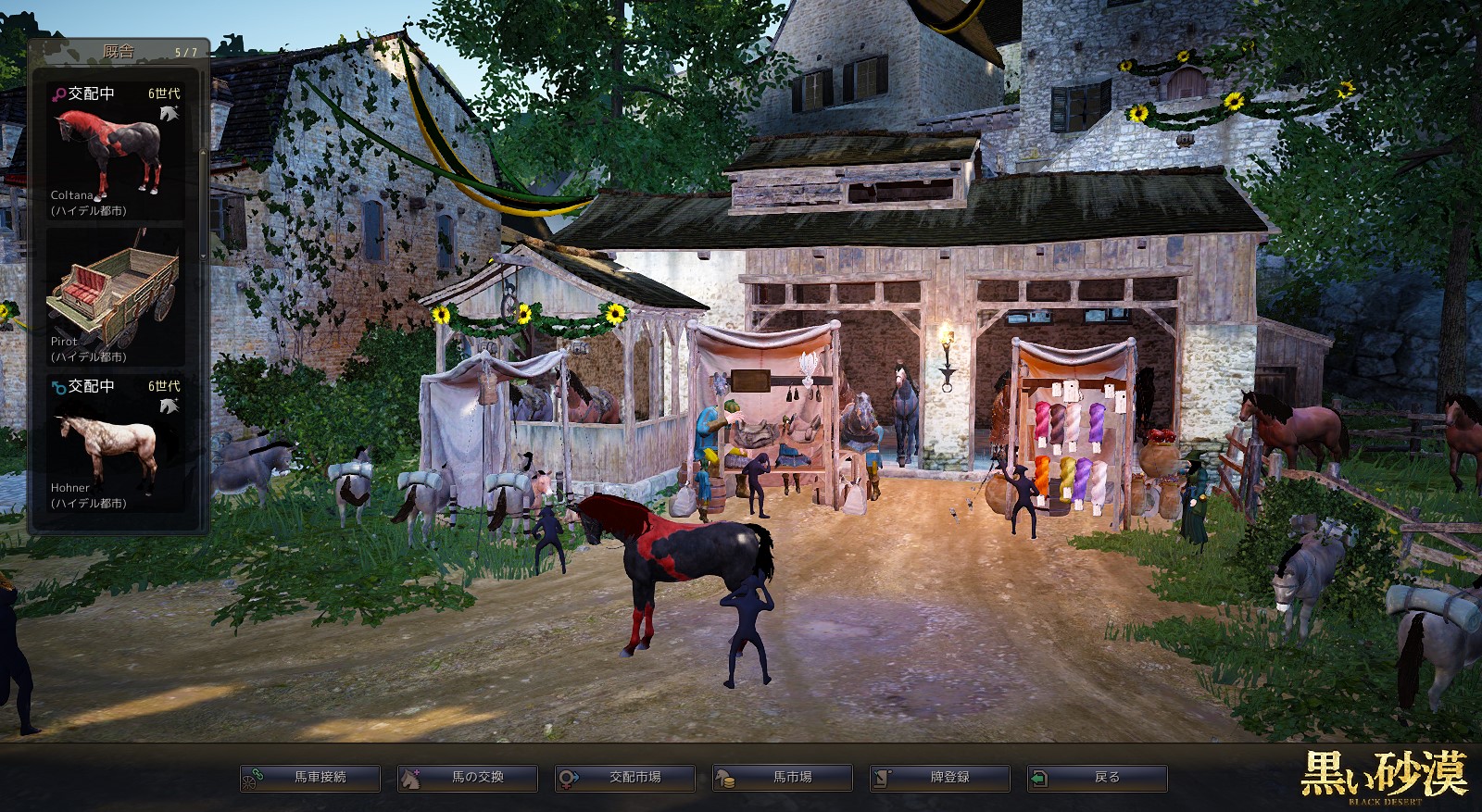Click the 馬車接続 wagon connect button
Viewport: 1482px width, 812px height.
(310, 778)
